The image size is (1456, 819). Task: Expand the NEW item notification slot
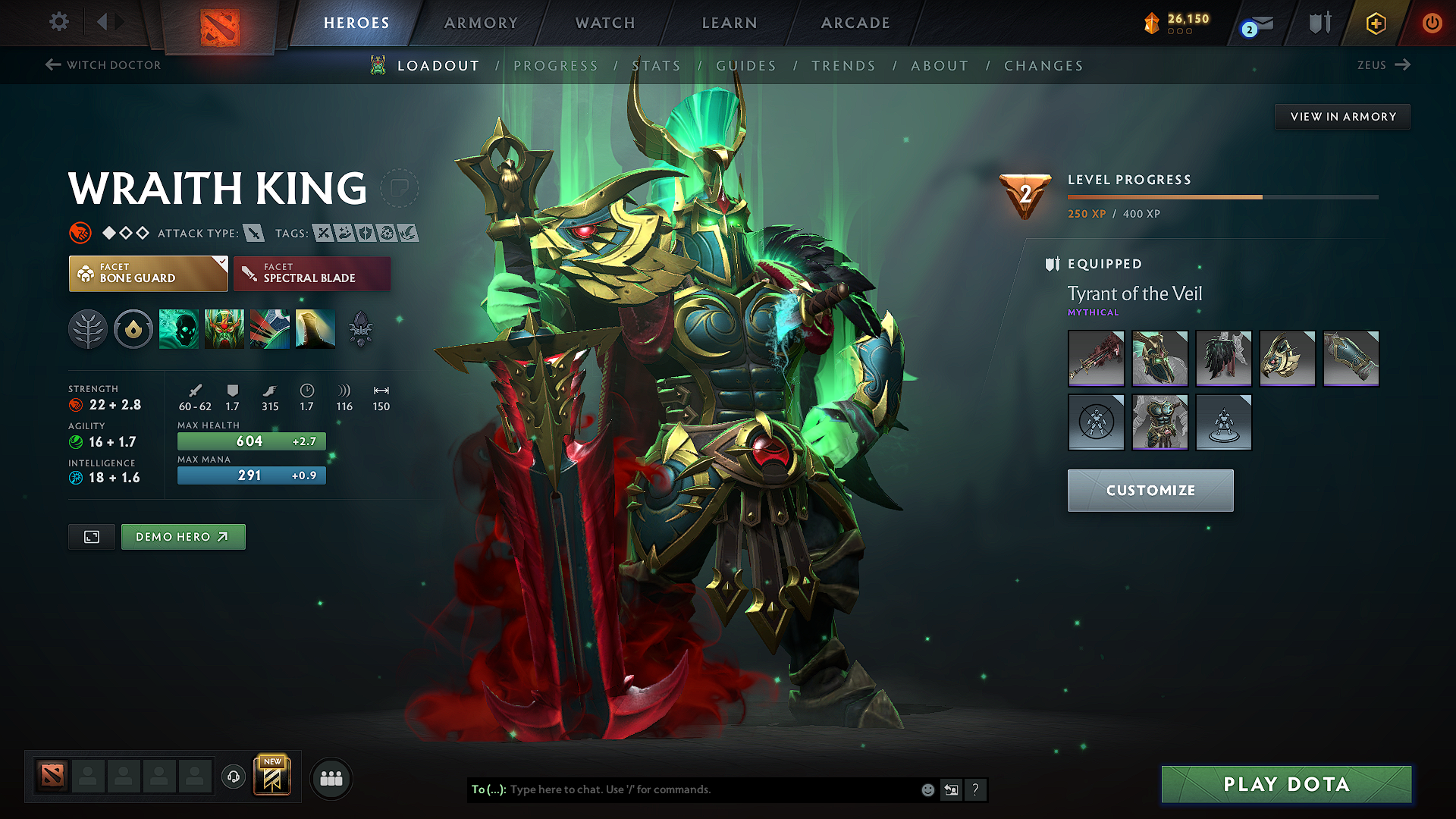273,776
